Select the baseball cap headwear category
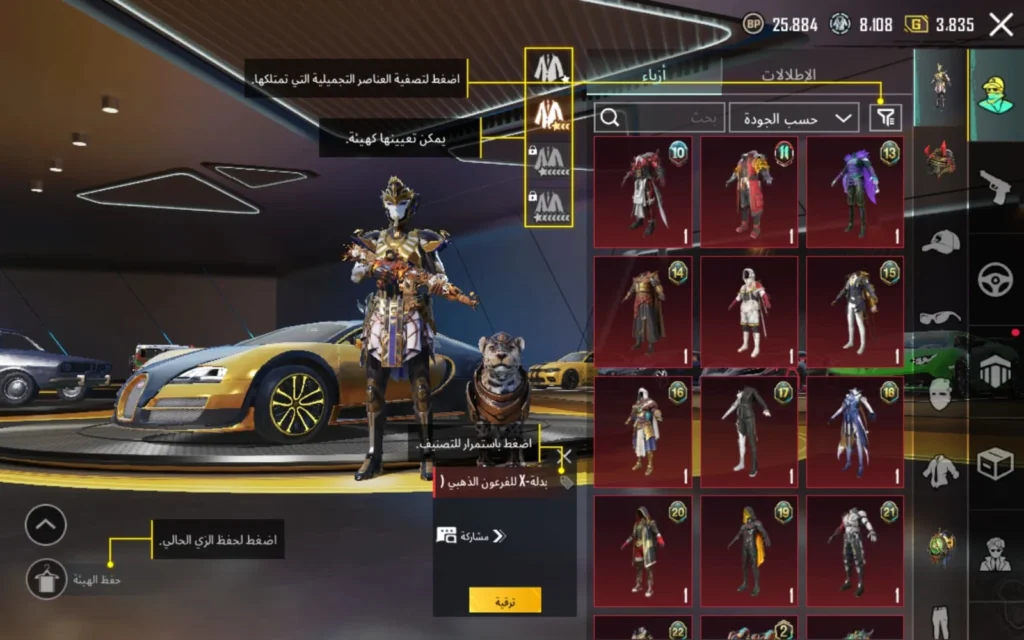Viewport: 1024px width, 640px height. coord(940,241)
